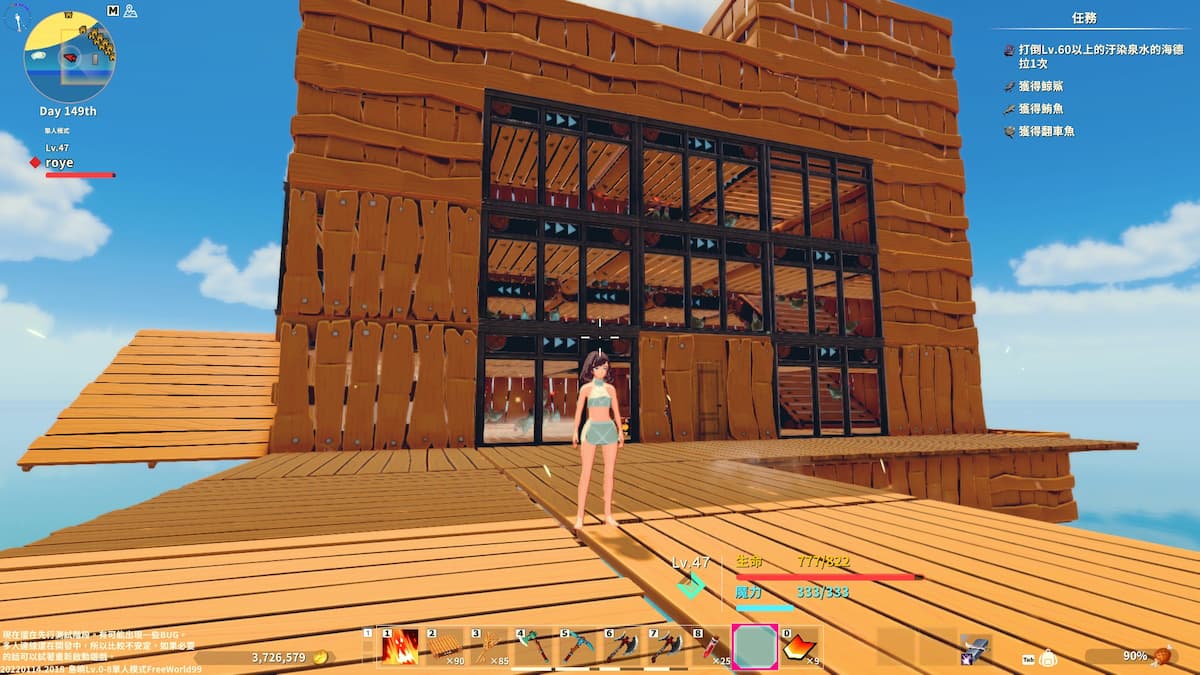Screen dimensions: 1200x675
Task: Select the straw bundle stack of 85
Action: click(489, 647)
